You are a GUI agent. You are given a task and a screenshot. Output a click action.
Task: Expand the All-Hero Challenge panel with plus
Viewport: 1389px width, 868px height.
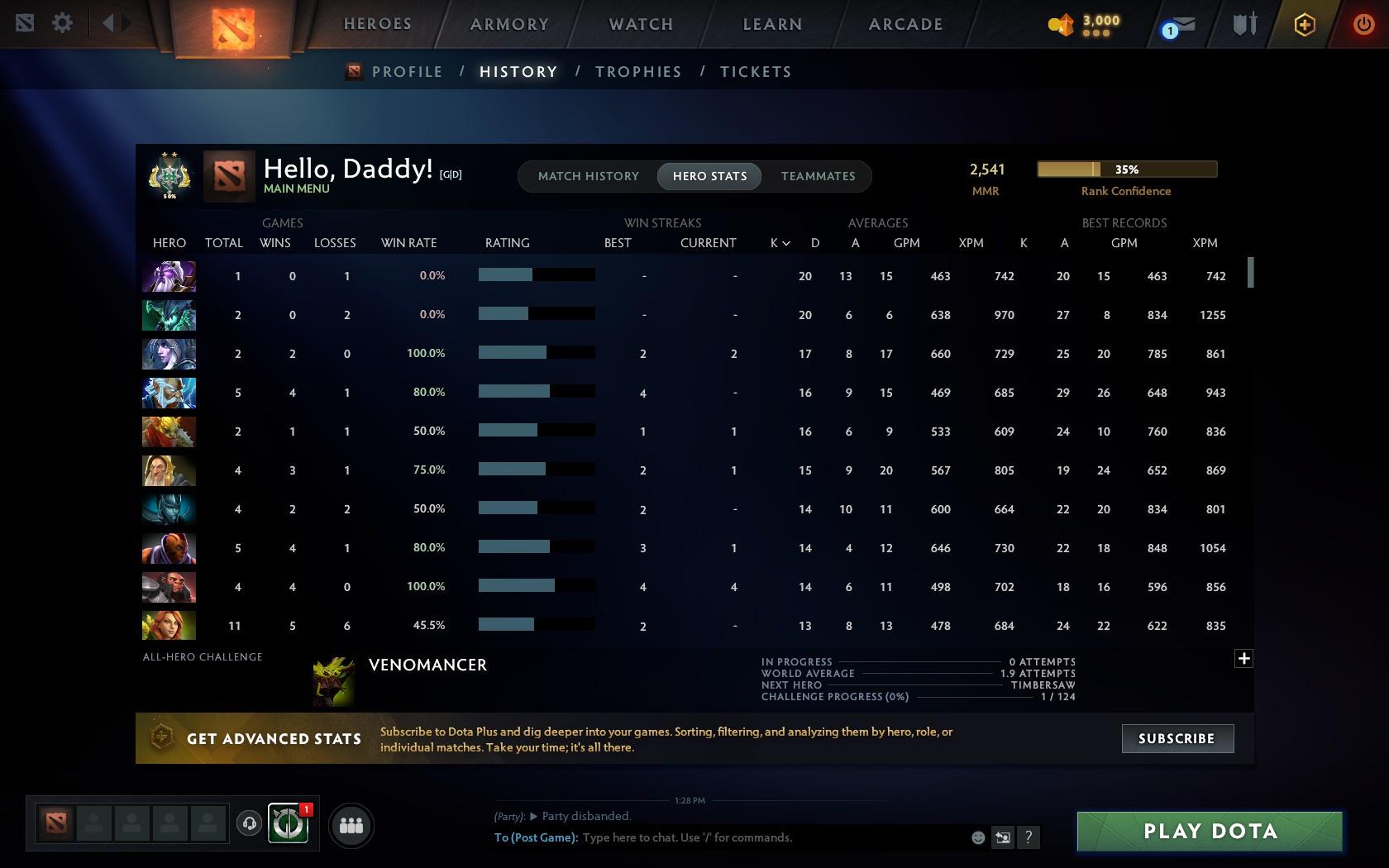point(1243,658)
